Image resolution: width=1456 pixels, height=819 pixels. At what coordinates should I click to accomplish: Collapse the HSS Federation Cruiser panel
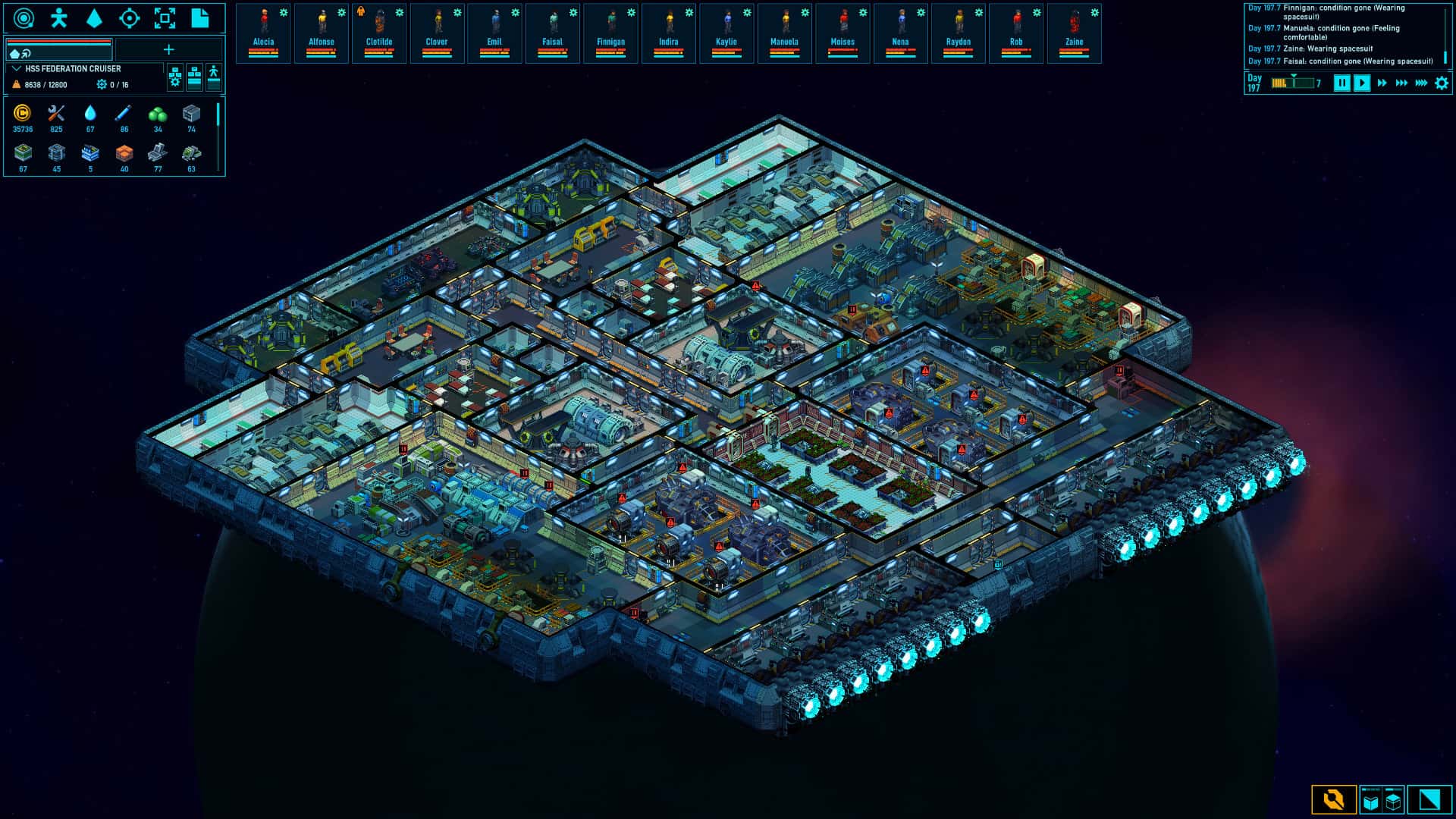17,69
